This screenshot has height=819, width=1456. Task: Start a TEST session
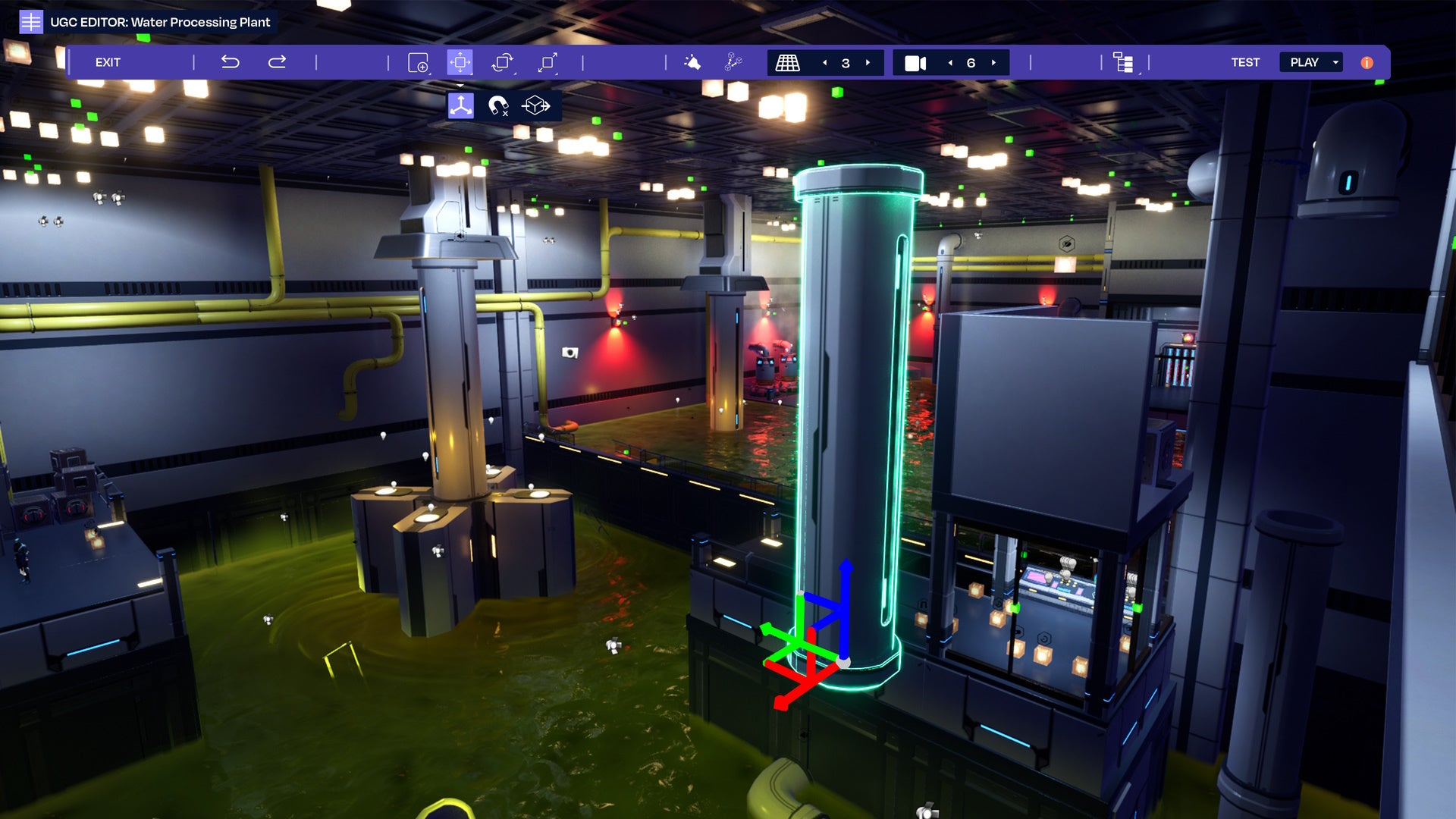click(x=1244, y=62)
